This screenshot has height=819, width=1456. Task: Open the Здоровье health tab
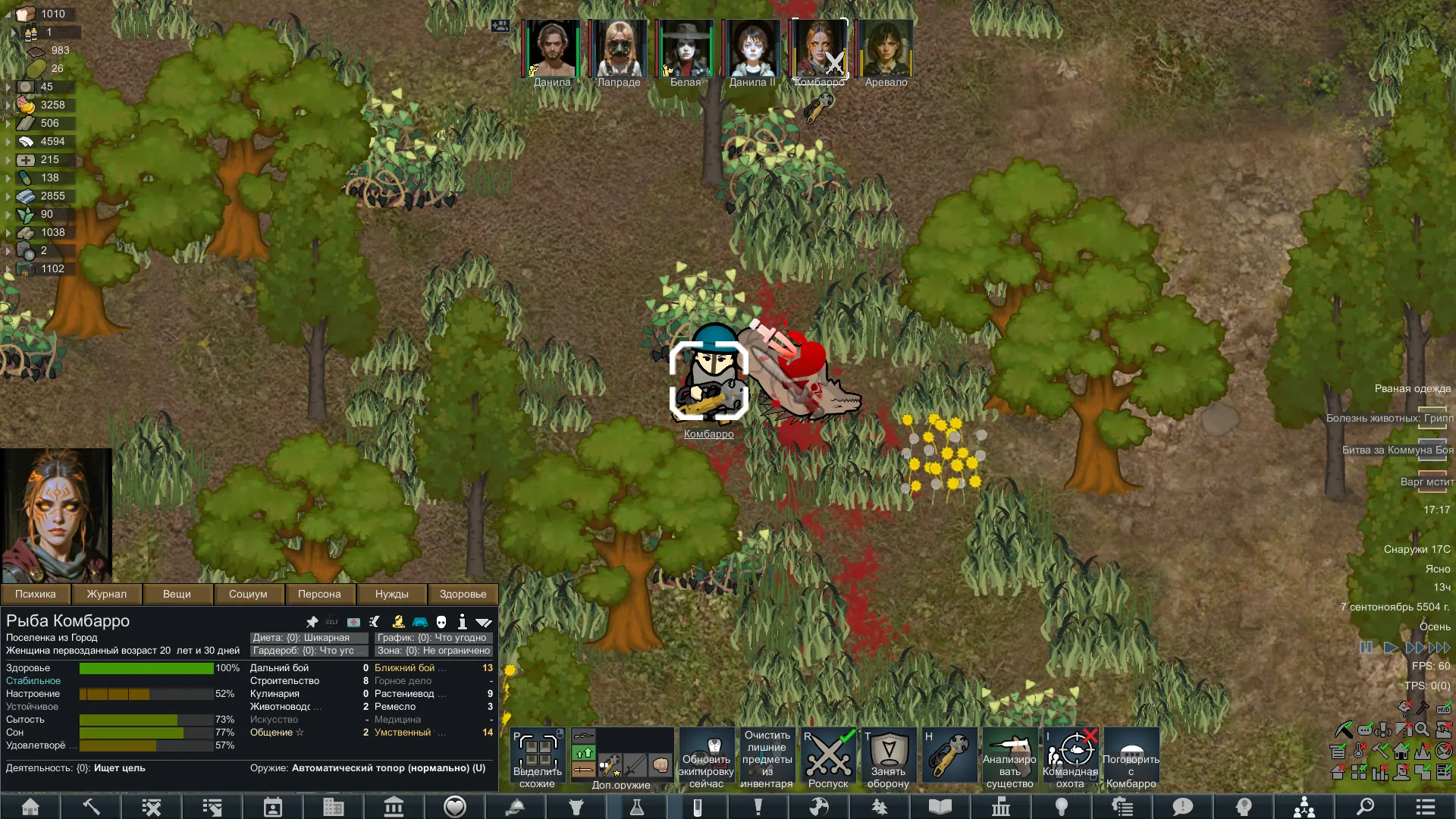(x=463, y=594)
